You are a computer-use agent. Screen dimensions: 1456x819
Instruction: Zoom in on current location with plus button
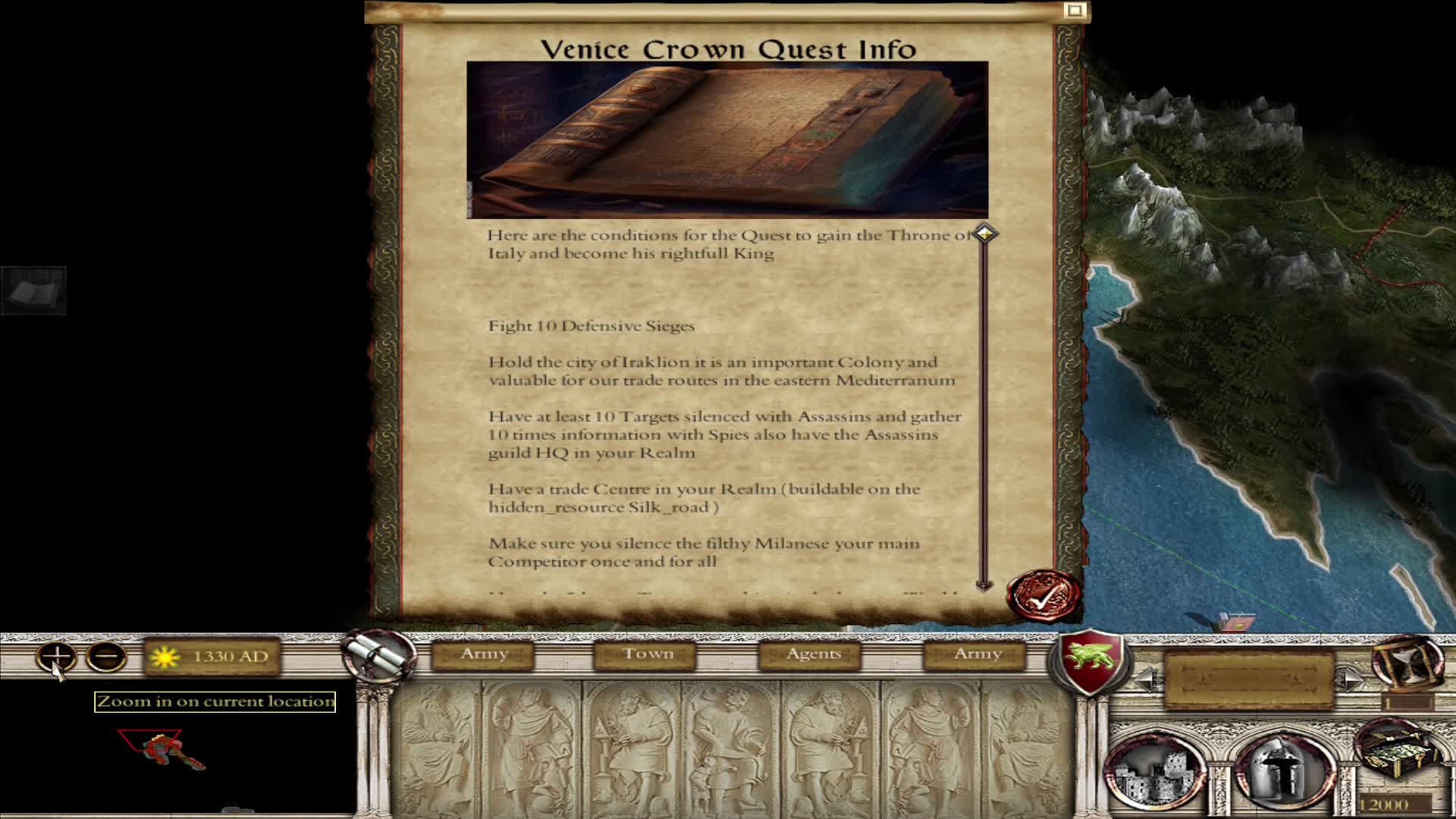tap(55, 656)
